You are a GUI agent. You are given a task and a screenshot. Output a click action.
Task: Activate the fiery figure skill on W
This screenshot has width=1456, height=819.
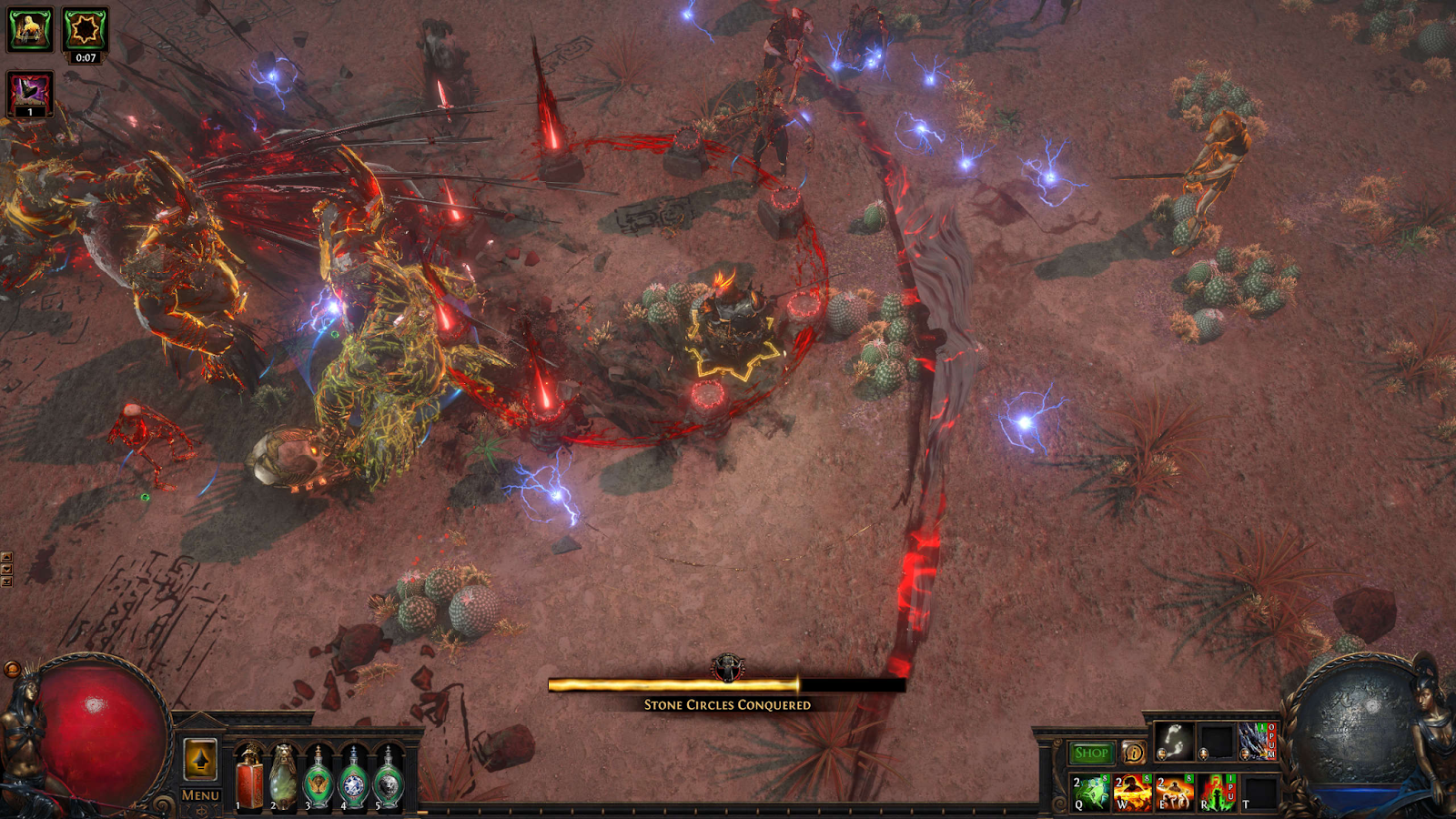click(x=1132, y=793)
